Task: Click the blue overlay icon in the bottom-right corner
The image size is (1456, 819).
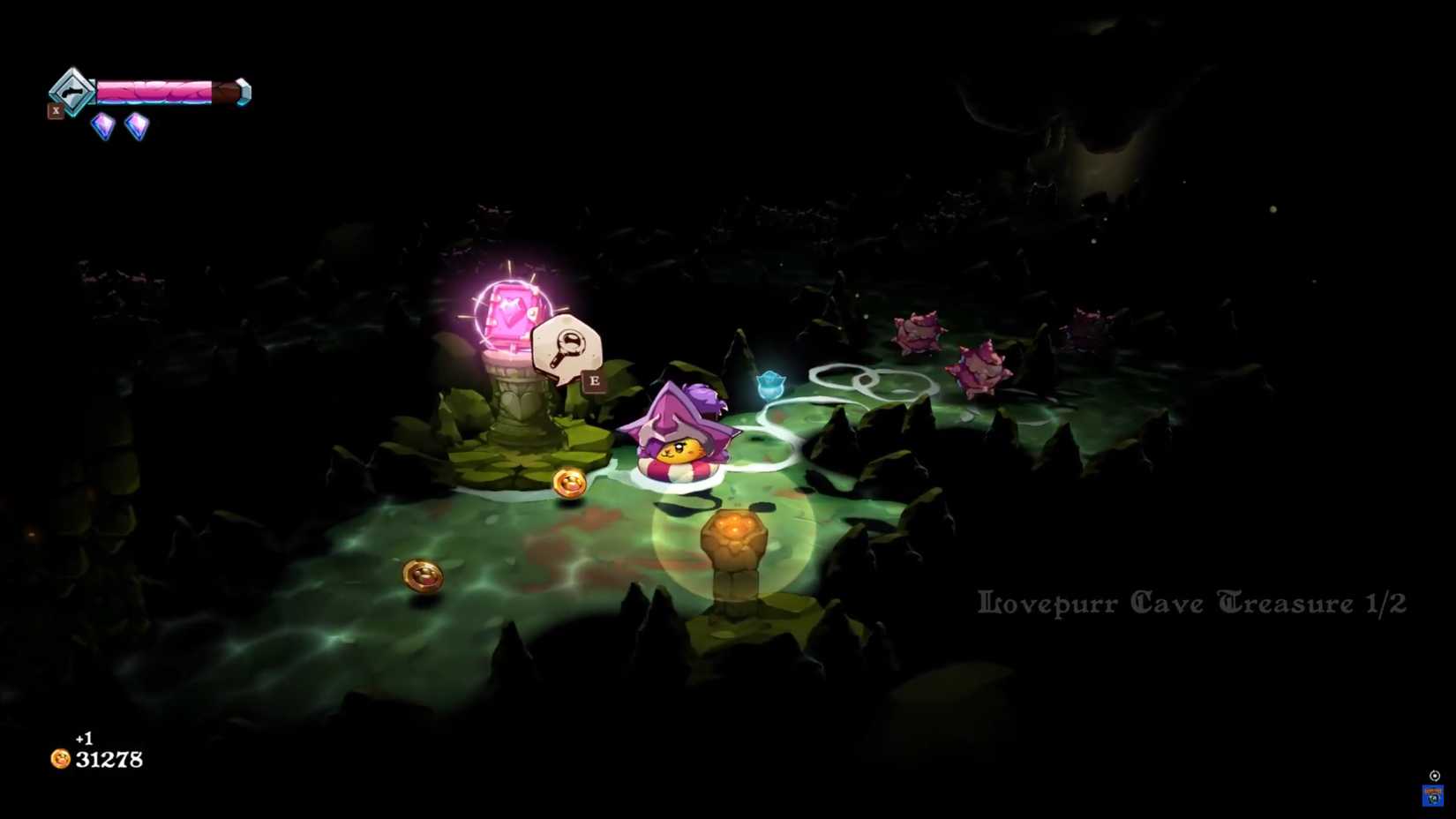Action: click(1432, 797)
